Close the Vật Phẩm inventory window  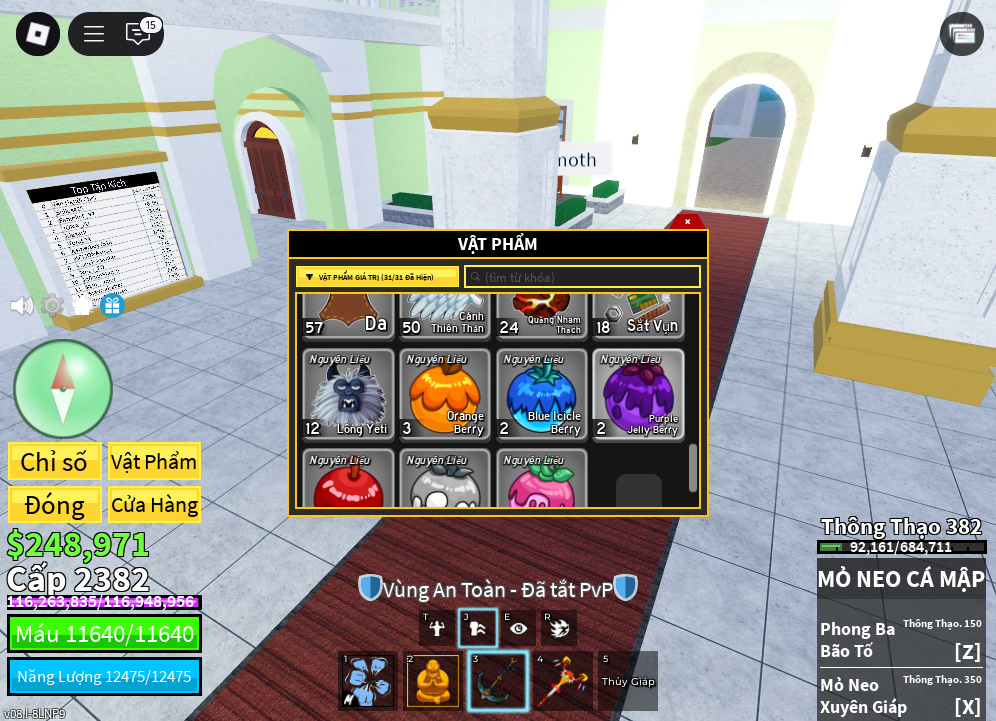[x=687, y=221]
